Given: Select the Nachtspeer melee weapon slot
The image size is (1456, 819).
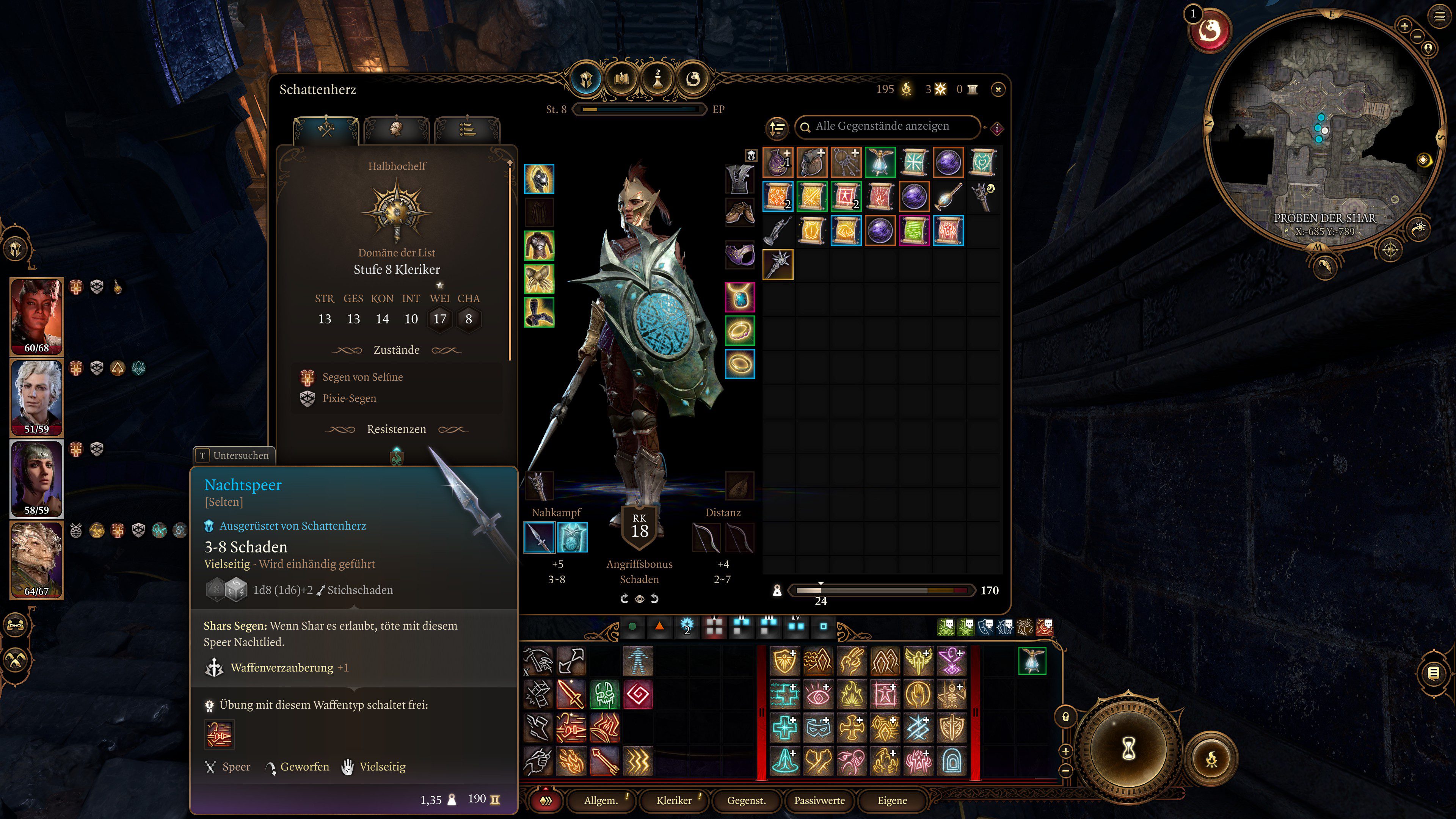Looking at the screenshot, I should pyautogui.click(x=539, y=537).
